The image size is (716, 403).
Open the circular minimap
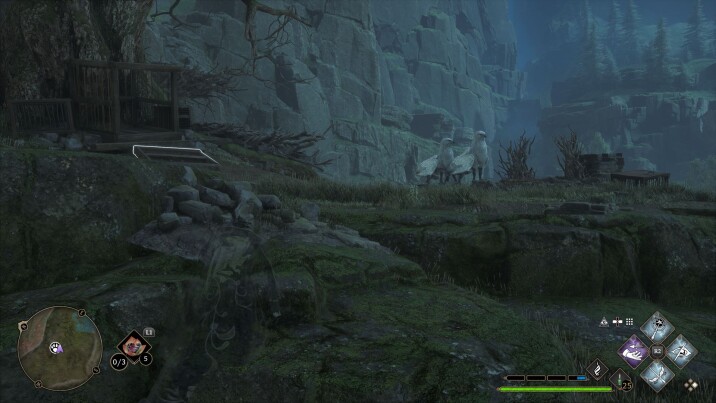[x=60, y=348]
